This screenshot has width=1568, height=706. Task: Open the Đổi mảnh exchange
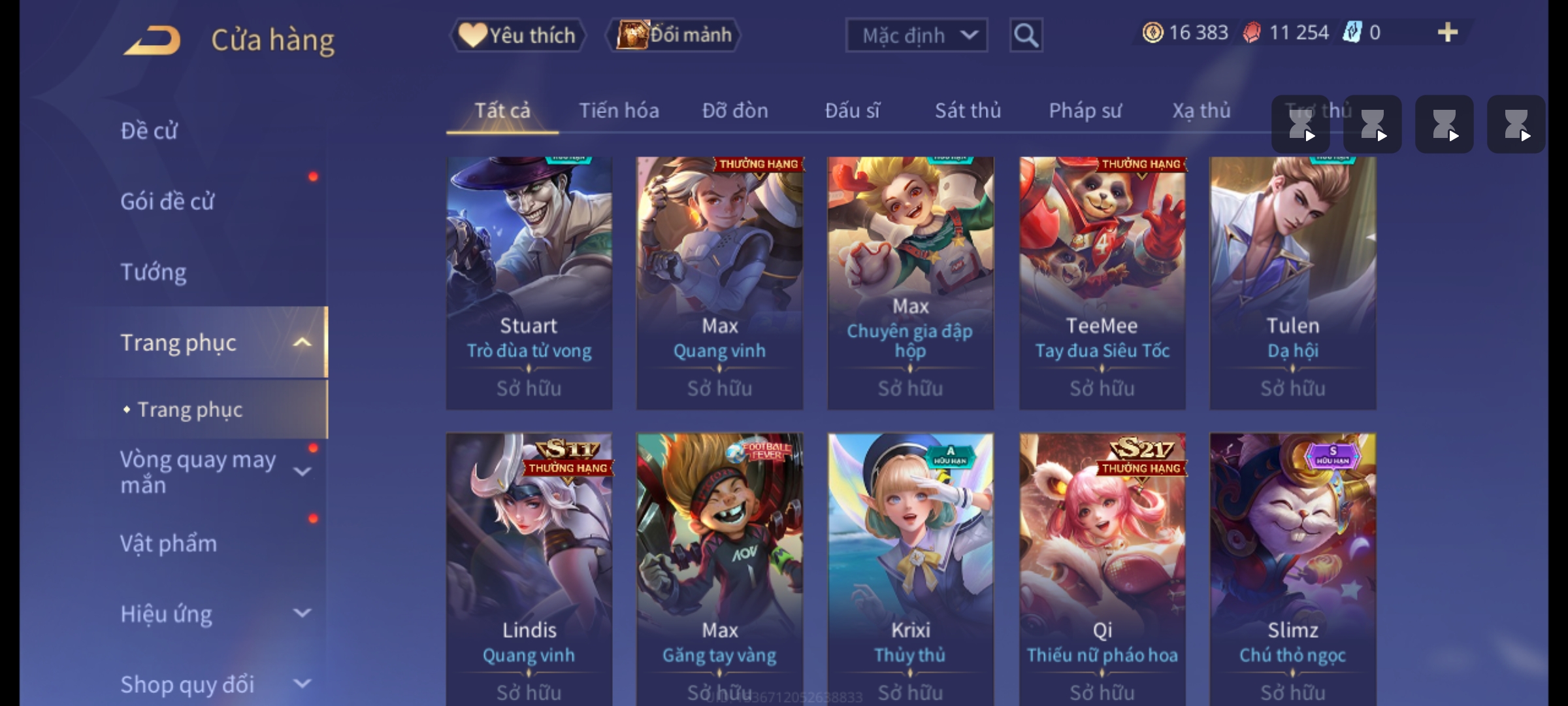674,35
